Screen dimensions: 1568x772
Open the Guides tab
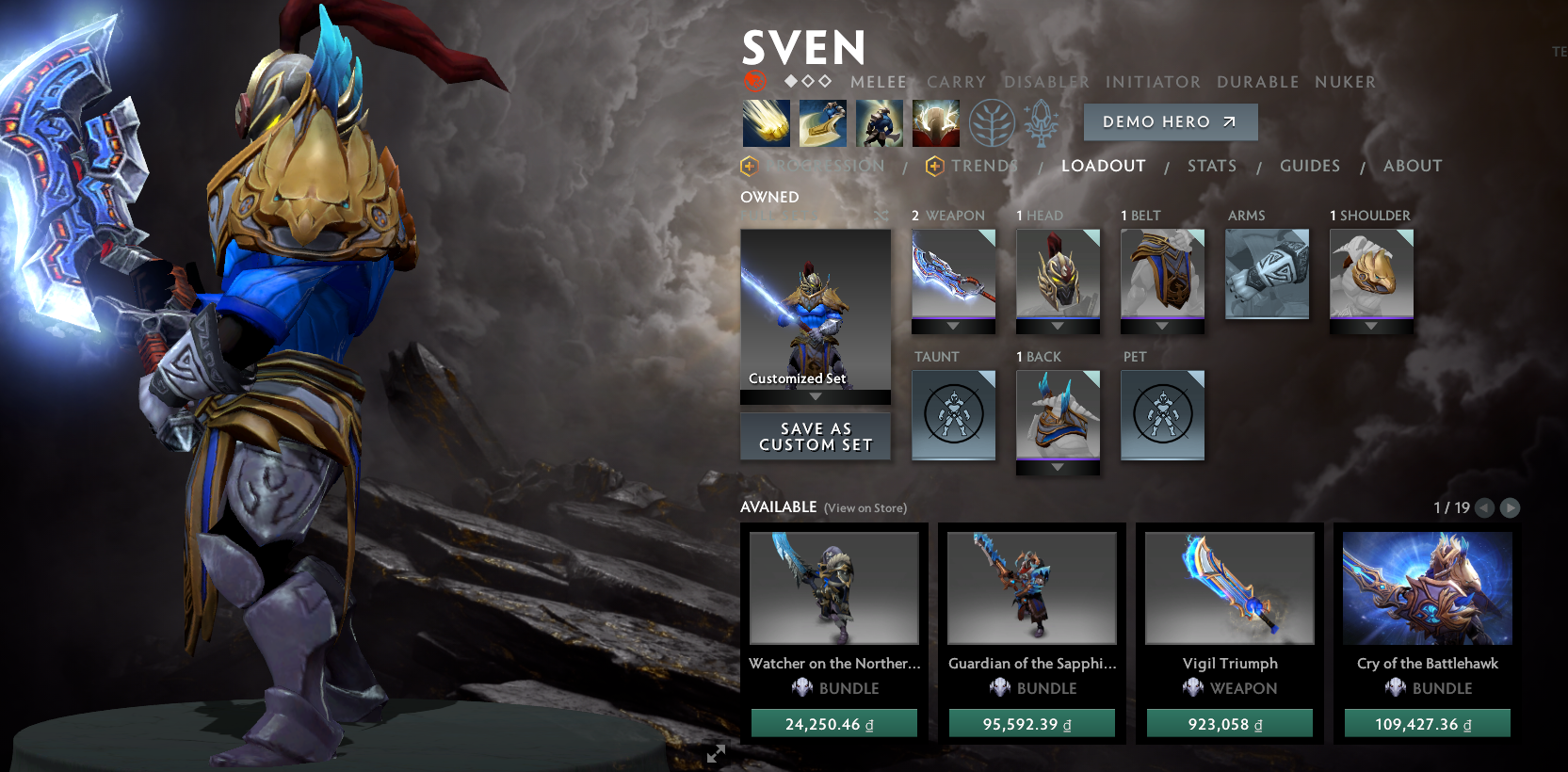pyautogui.click(x=1309, y=166)
